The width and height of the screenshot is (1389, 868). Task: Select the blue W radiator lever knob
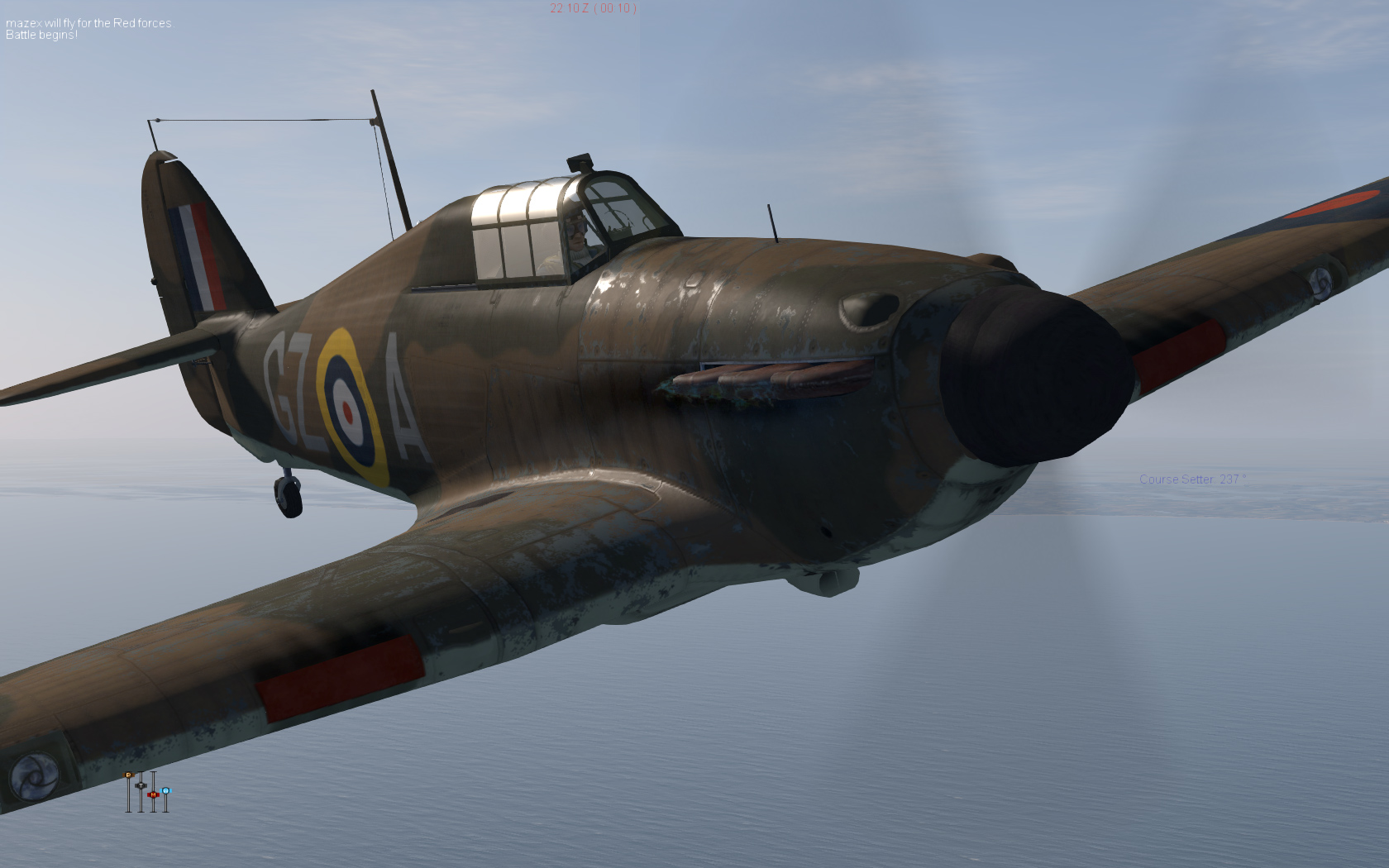[x=165, y=791]
